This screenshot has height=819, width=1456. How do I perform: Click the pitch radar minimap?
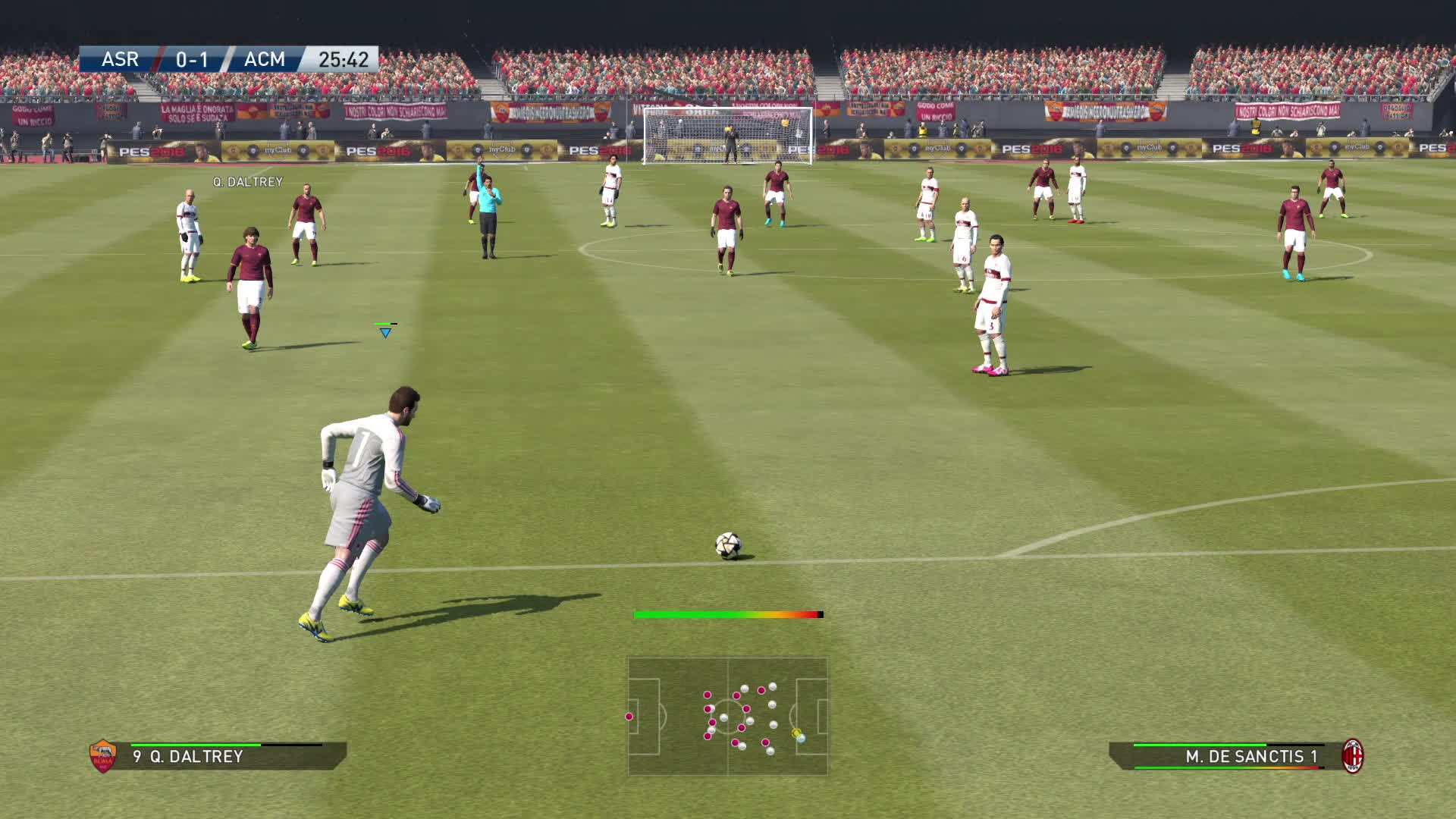pyautogui.click(x=727, y=716)
